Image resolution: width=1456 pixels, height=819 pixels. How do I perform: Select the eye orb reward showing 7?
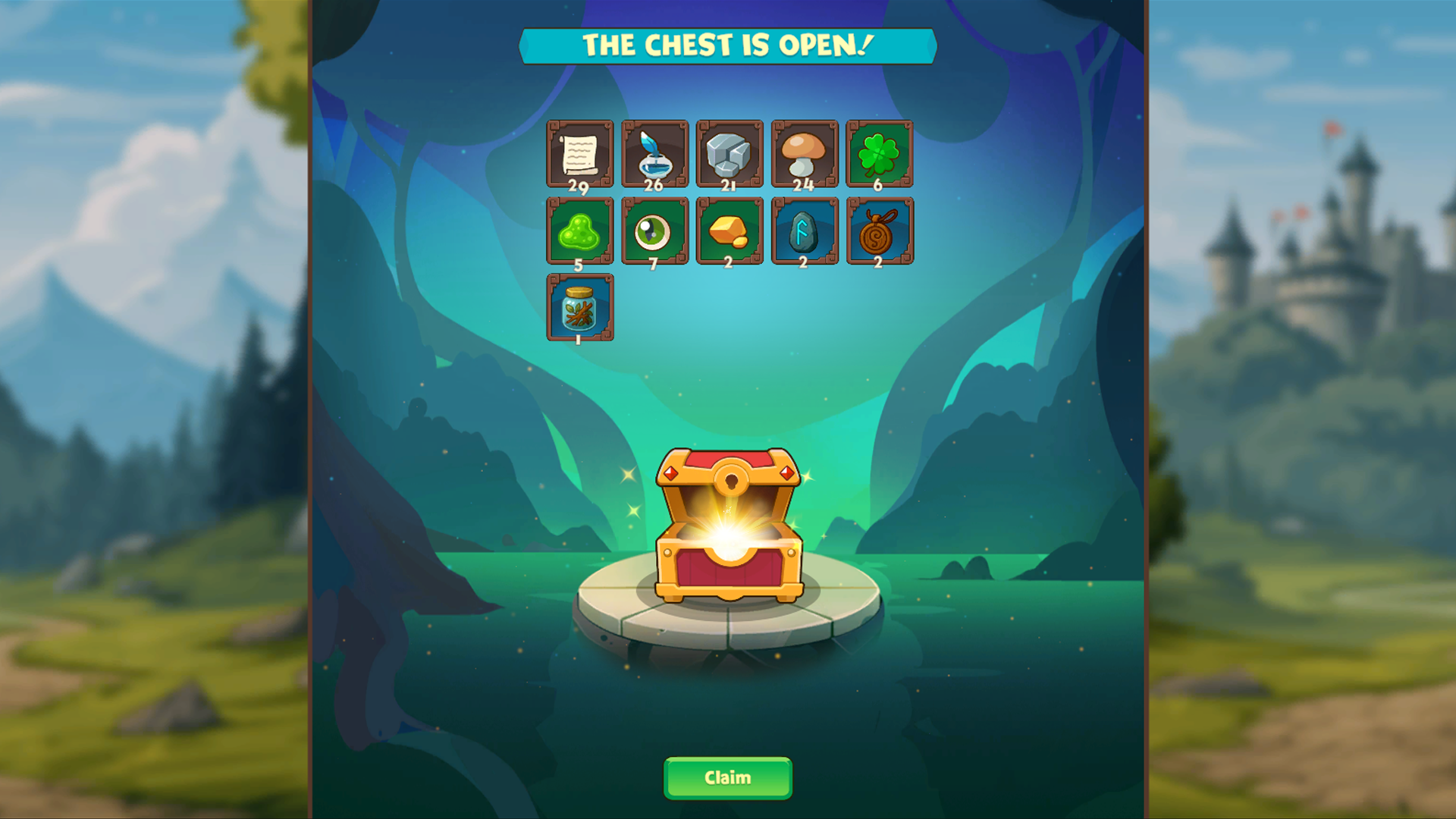654,231
